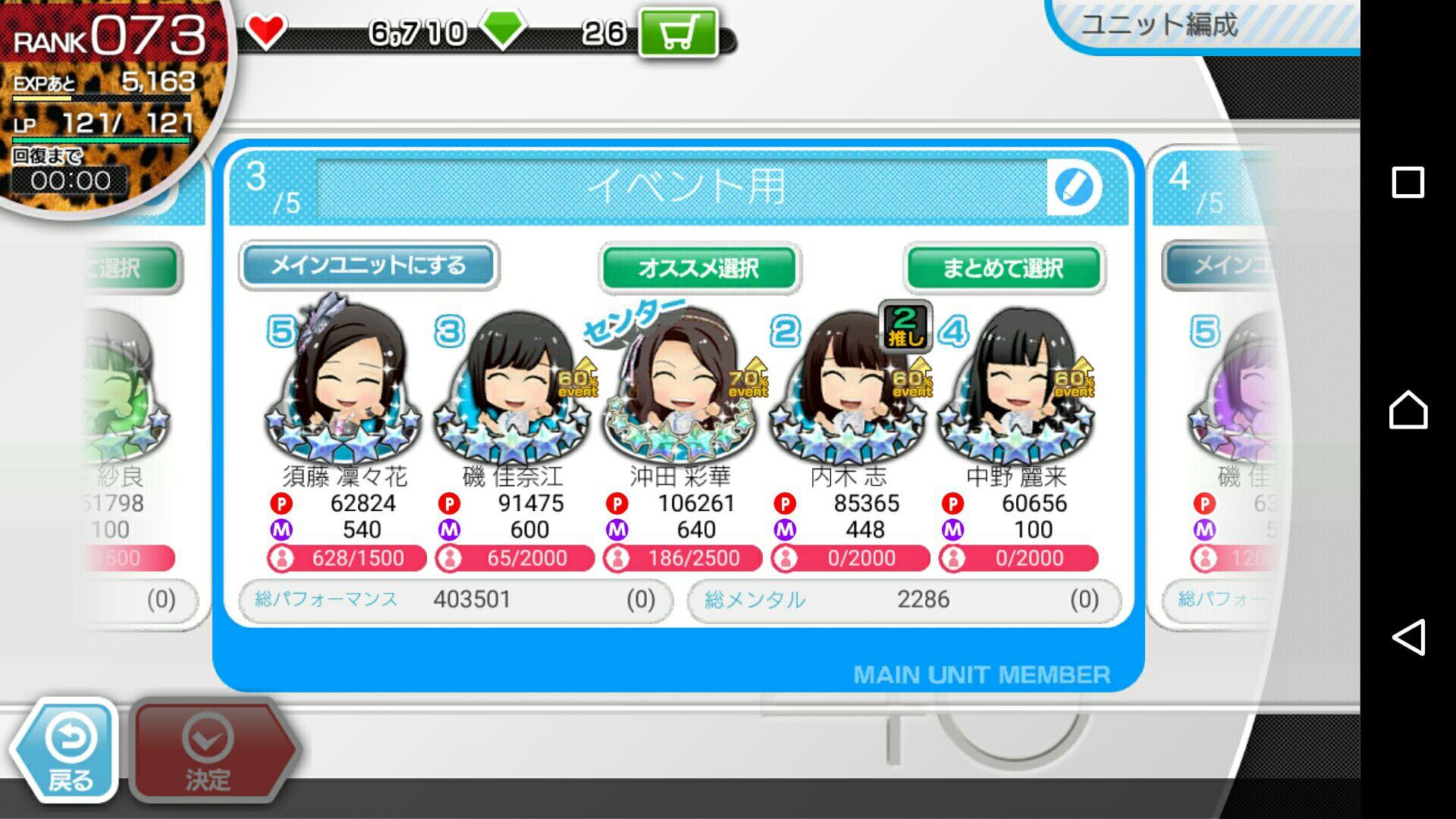Confirm with the 決定 button
This screenshot has width=1456, height=819.
pyautogui.click(x=209, y=751)
